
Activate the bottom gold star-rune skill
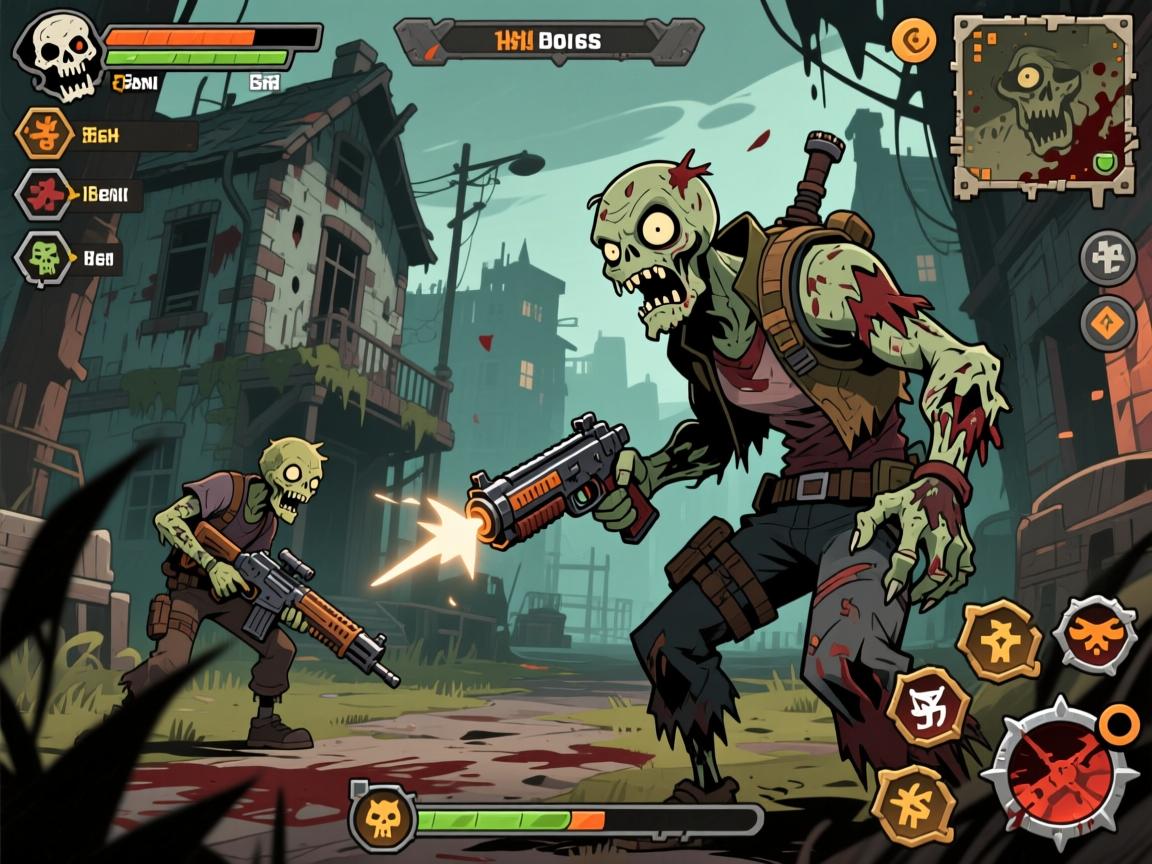913,804
